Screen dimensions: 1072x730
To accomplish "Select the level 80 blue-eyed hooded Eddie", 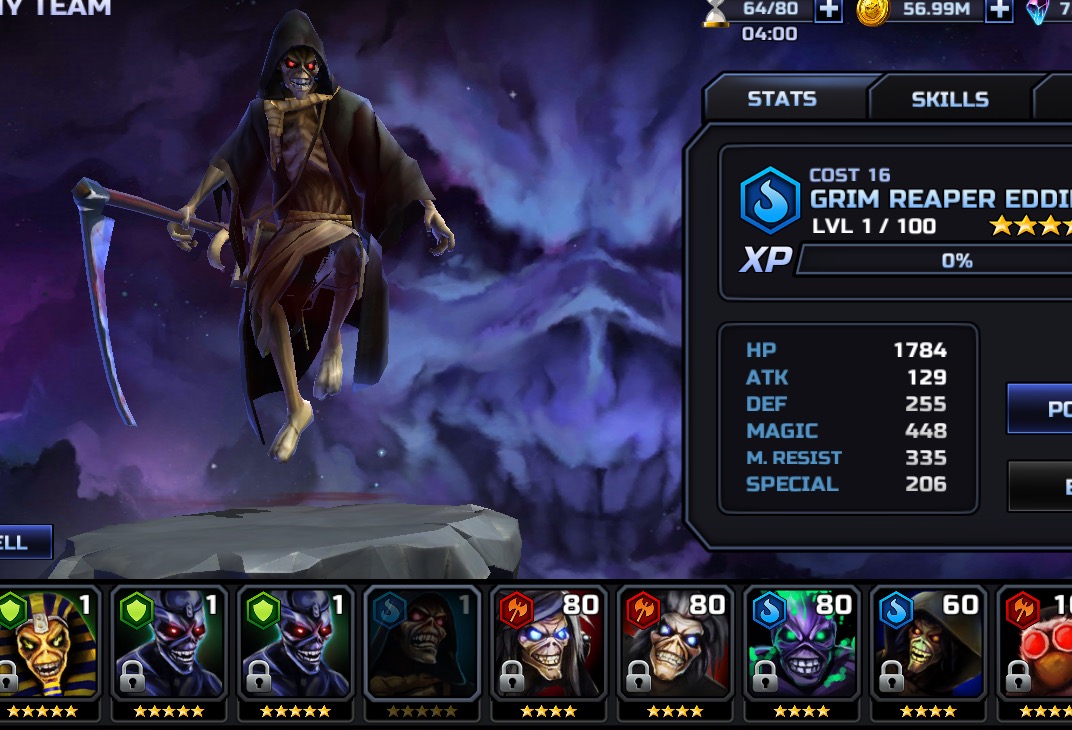I will (546, 645).
